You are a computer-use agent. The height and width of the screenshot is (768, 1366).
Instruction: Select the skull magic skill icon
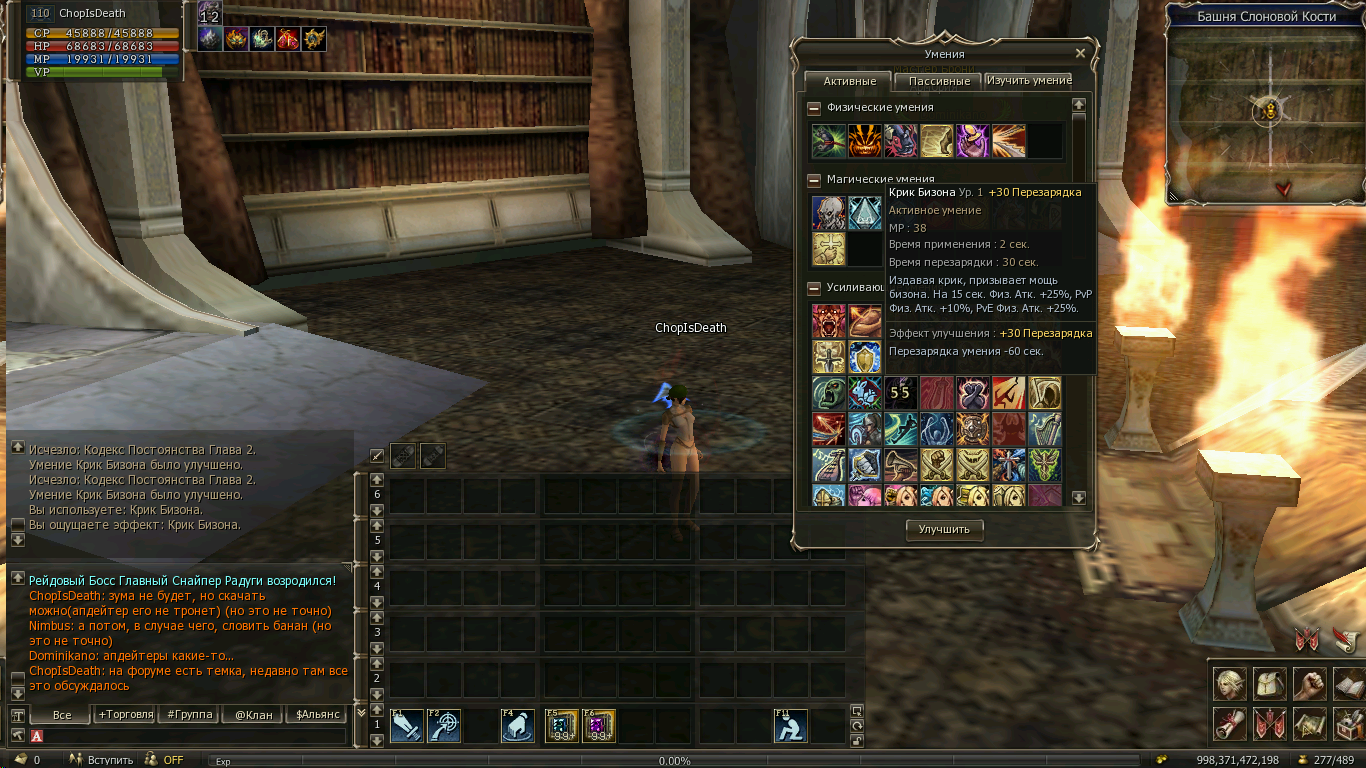pyautogui.click(x=828, y=213)
